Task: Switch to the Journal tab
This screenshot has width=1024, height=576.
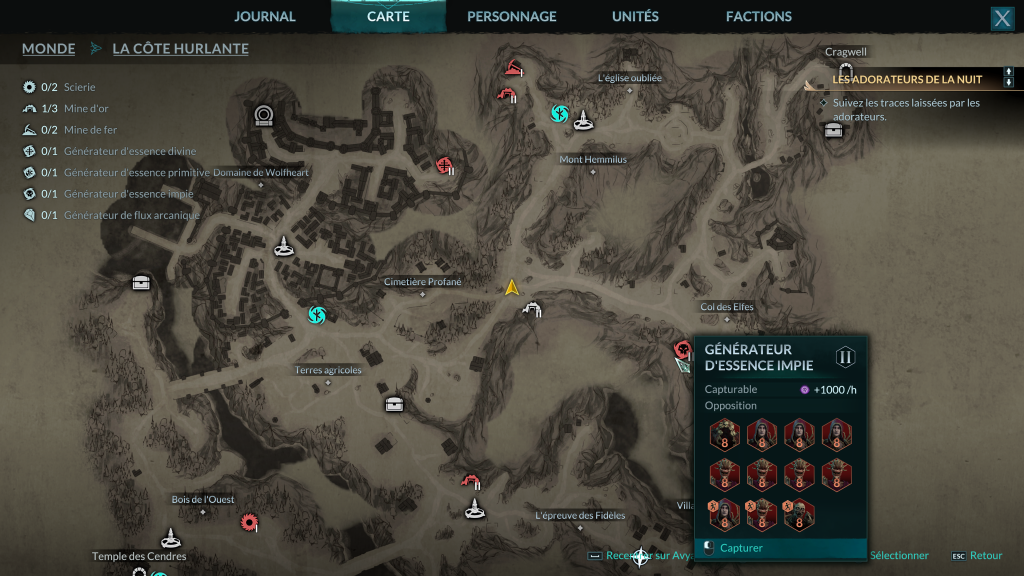Action: tap(265, 17)
